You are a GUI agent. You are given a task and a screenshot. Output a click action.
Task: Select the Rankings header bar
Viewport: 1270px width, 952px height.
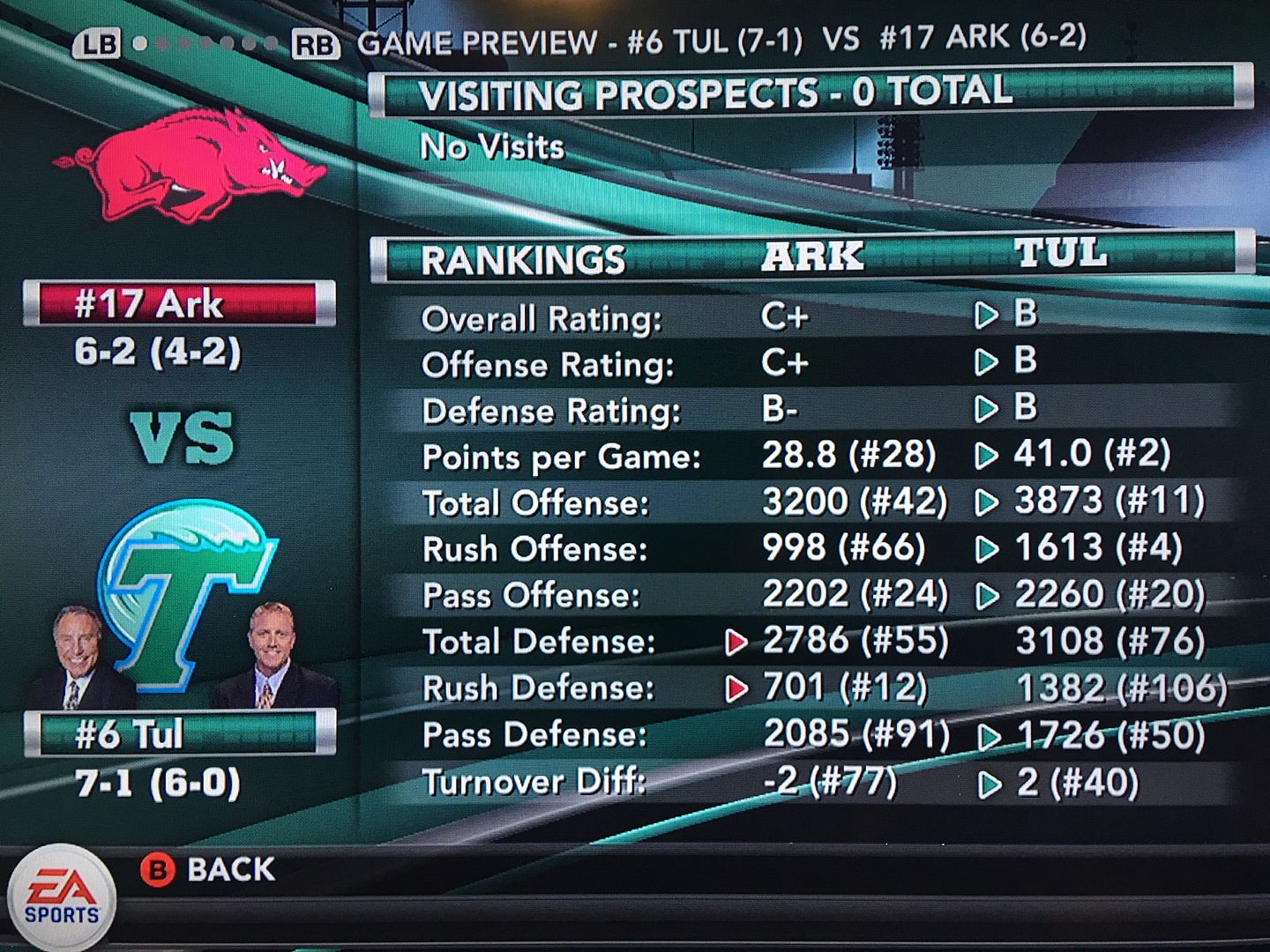pyautogui.click(x=810, y=257)
